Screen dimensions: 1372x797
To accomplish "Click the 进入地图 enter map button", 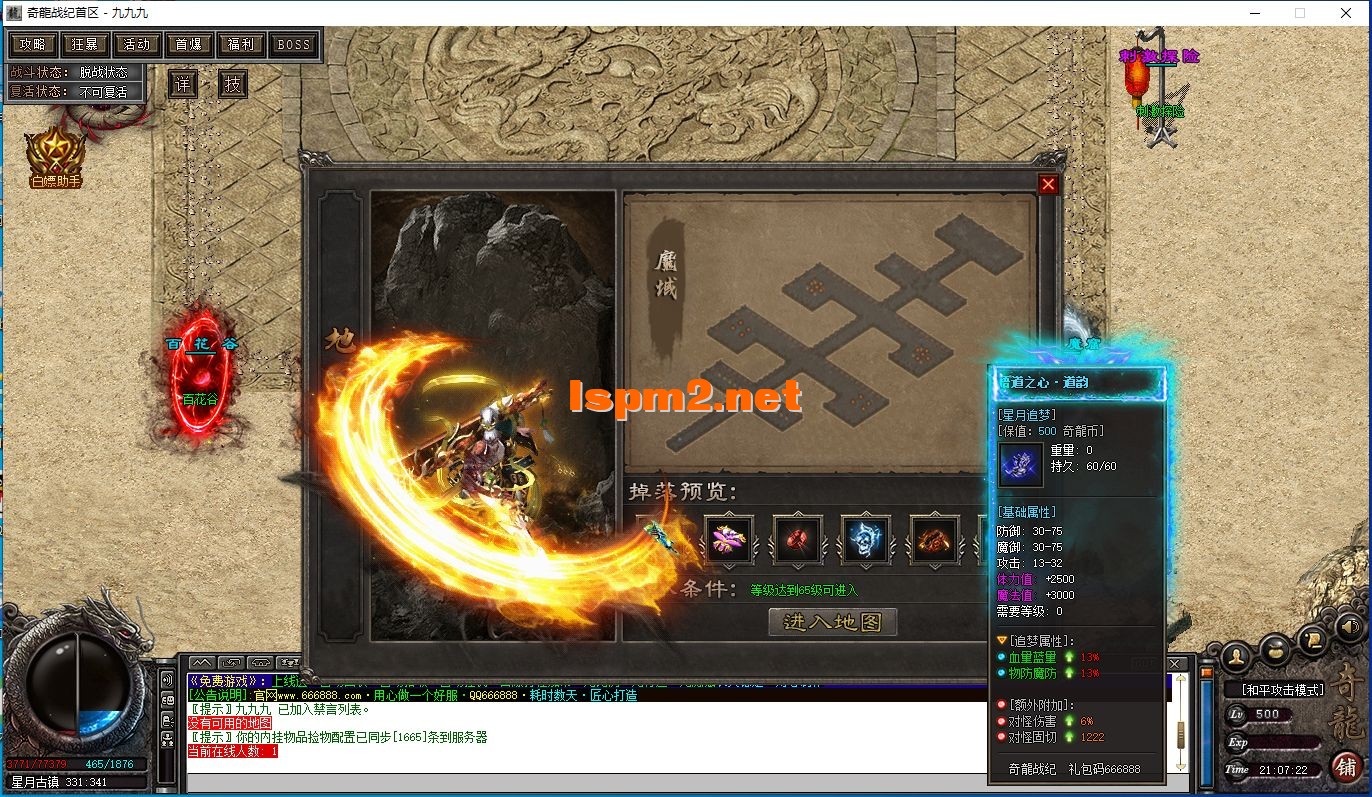I will (832, 622).
